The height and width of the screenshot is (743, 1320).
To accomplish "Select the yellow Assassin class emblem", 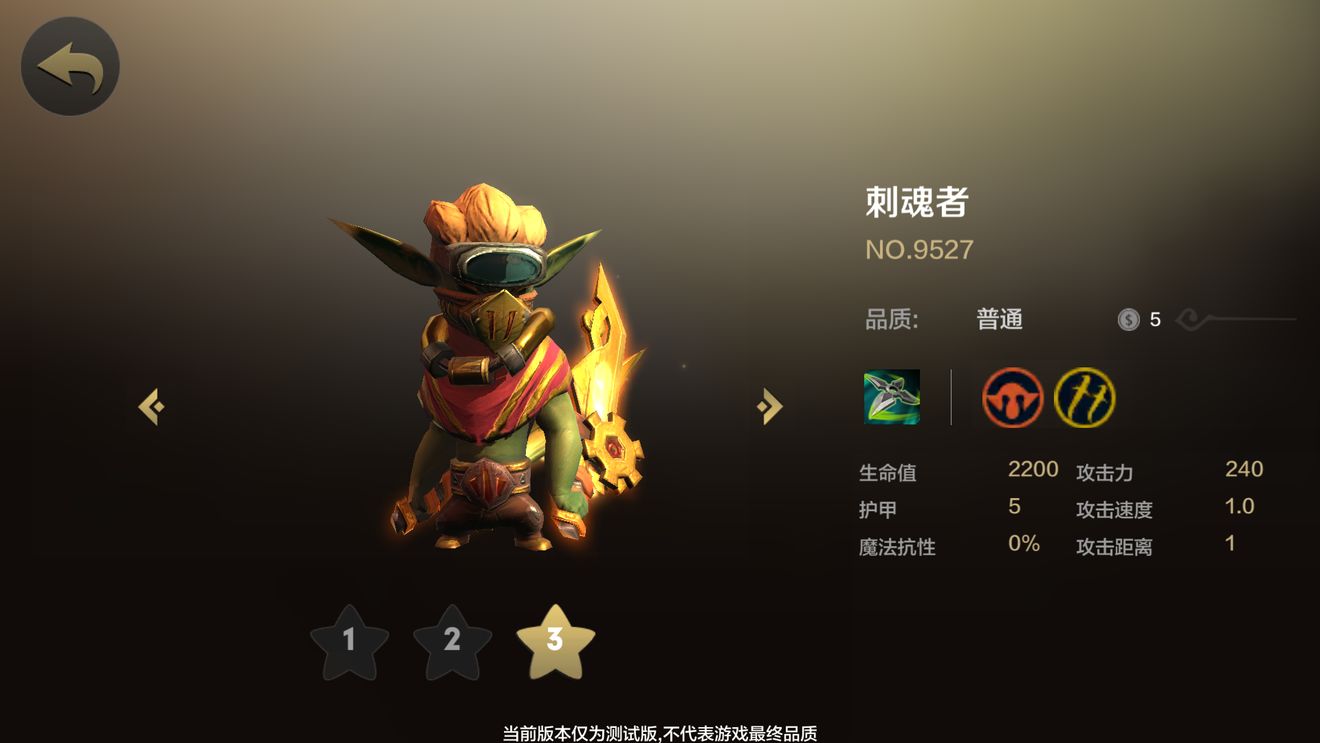I will pyautogui.click(x=1082, y=399).
